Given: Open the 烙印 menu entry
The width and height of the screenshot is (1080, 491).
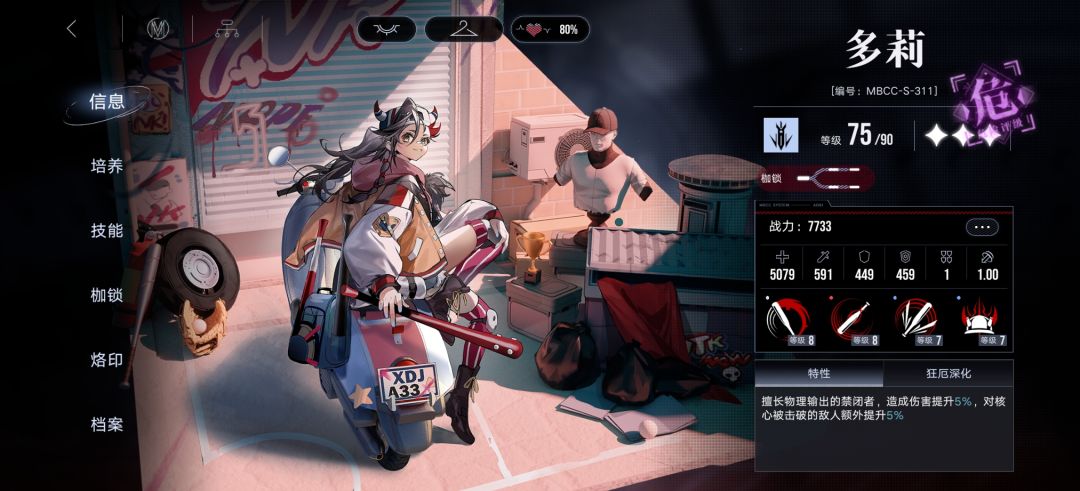Looking at the screenshot, I should point(107,360).
